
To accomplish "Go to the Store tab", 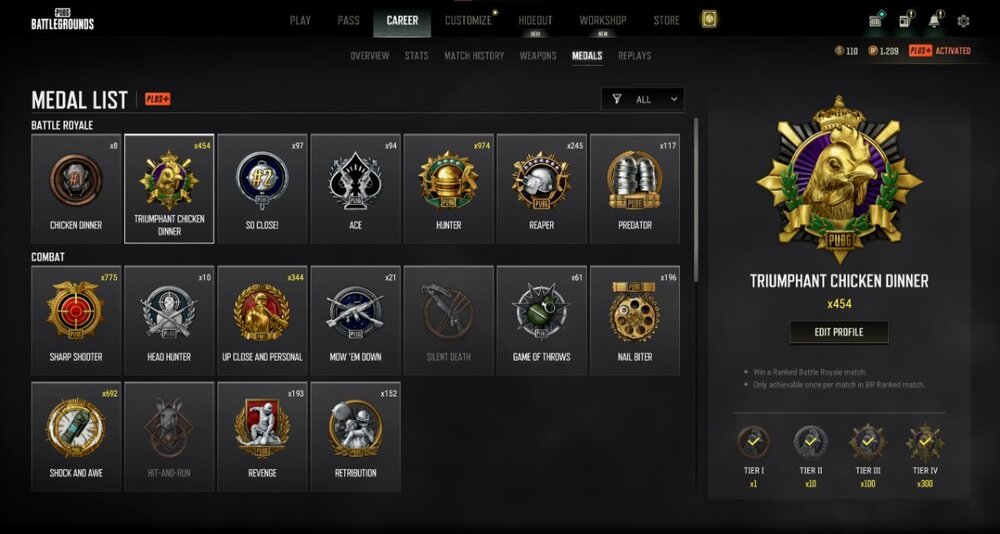I will tap(666, 20).
